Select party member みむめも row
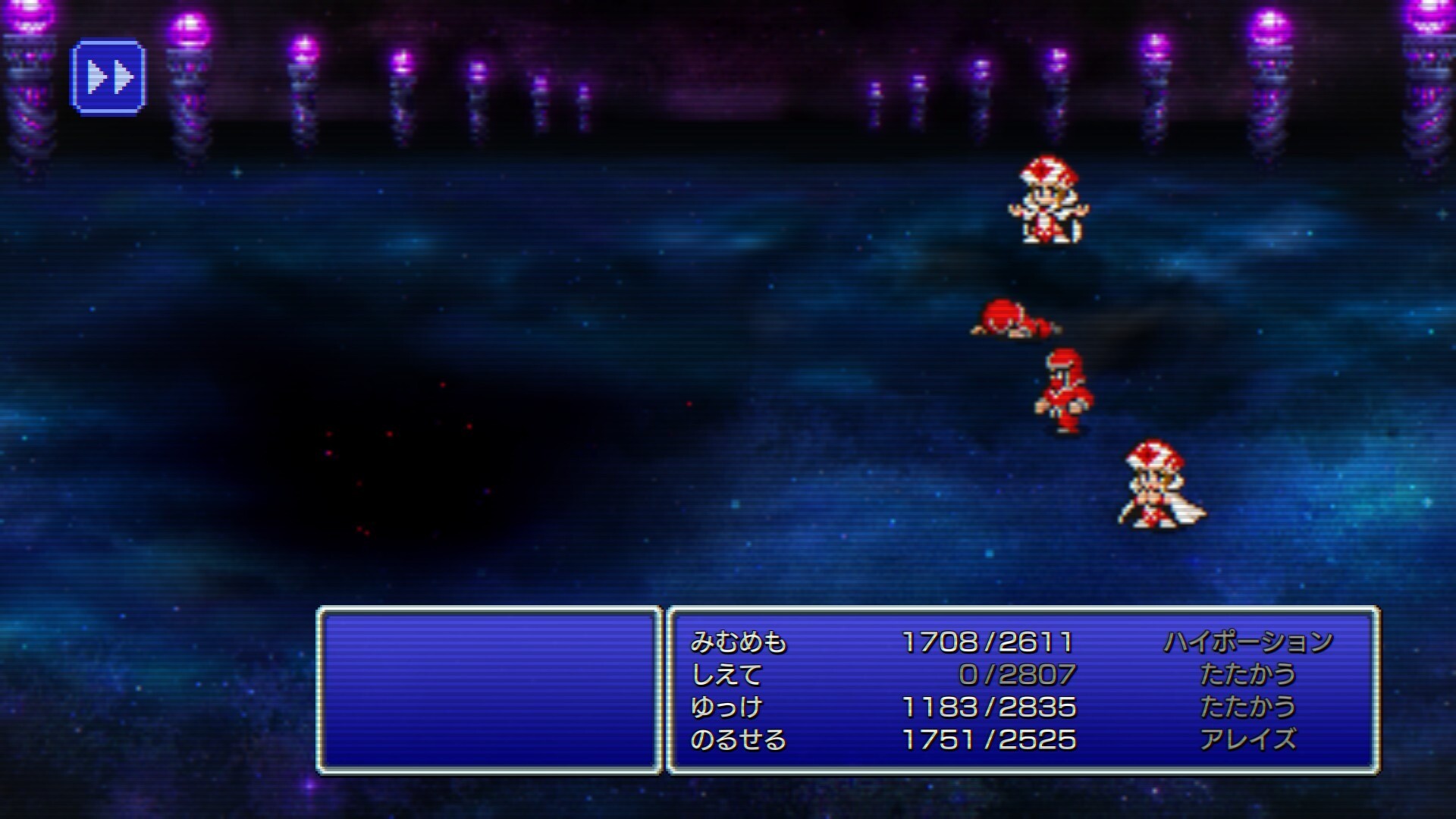Screen dimensions: 1456x819 pos(738,642)
